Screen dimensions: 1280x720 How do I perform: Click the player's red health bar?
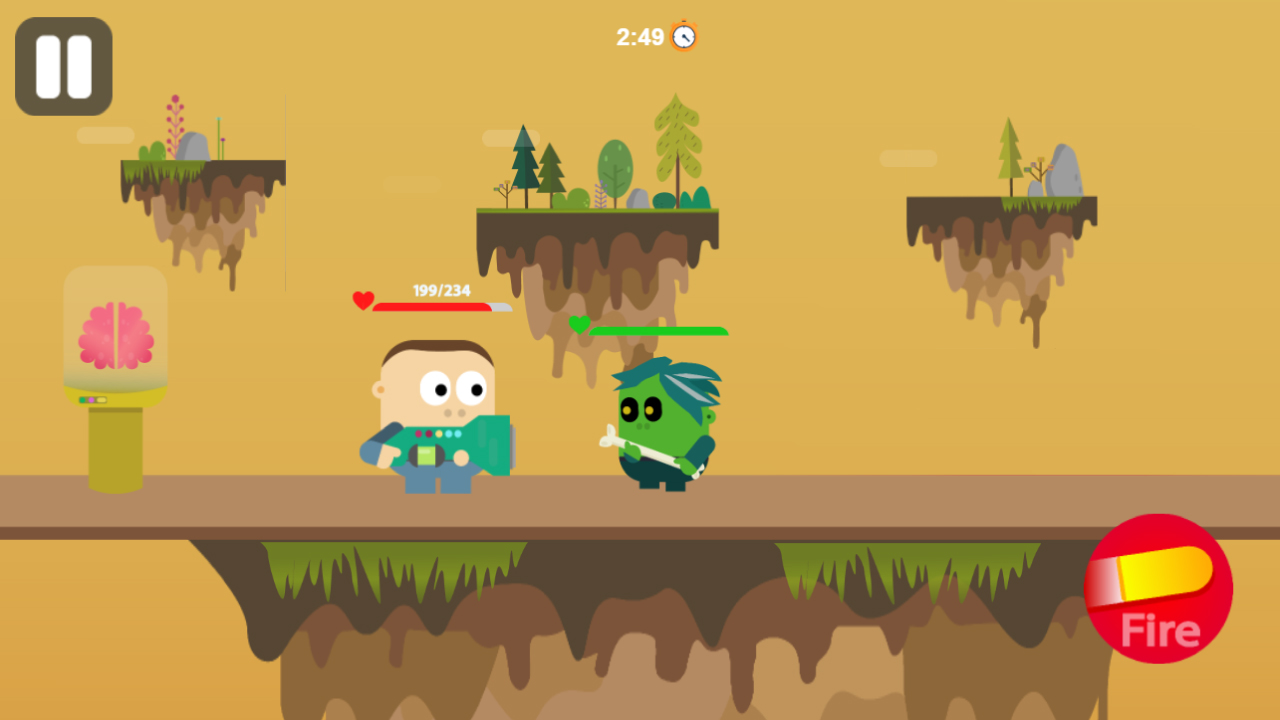(430, 307)
